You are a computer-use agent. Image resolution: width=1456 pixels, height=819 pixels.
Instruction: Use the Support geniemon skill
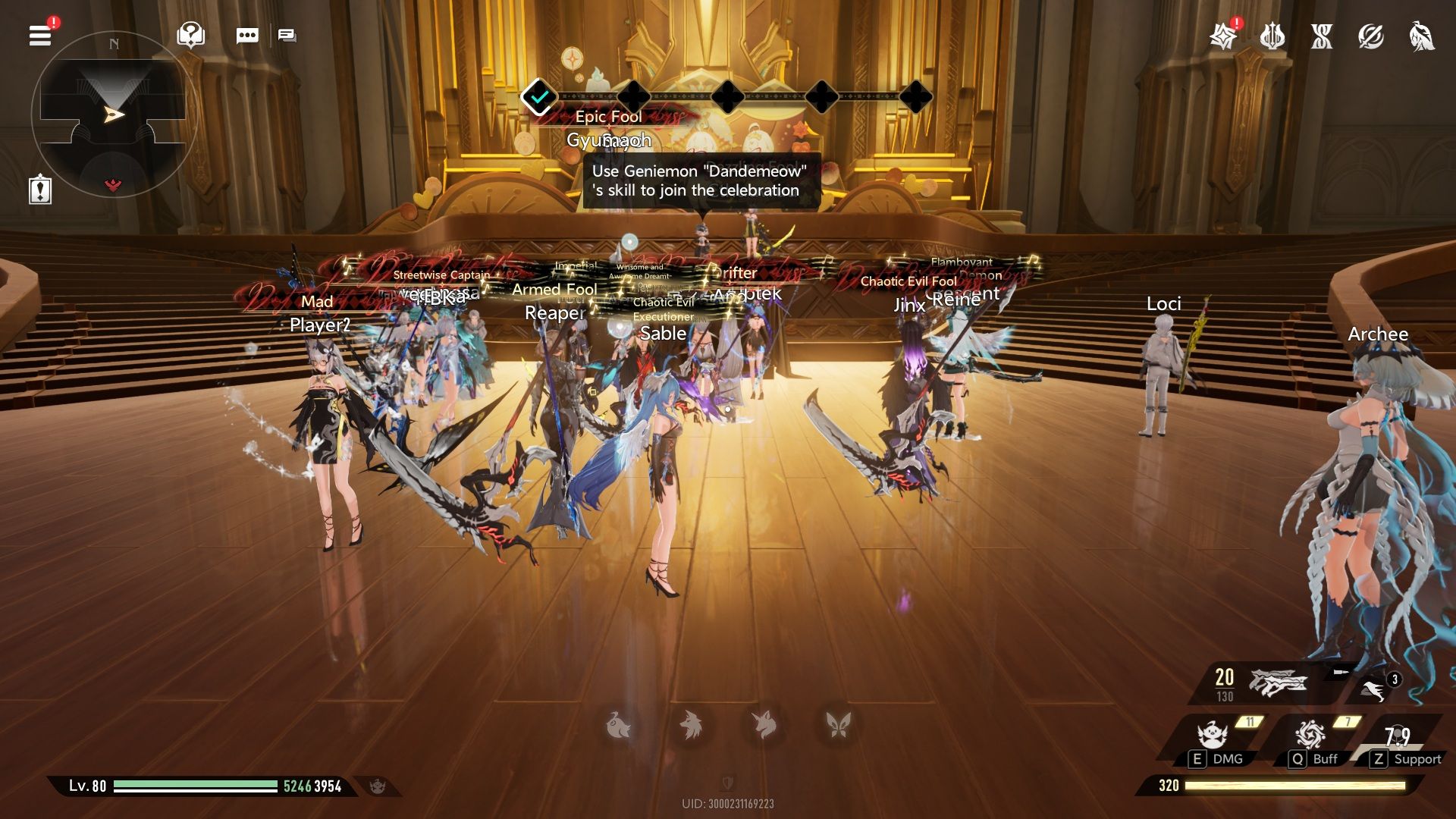pyautogui.click(x=1398, y=737)
